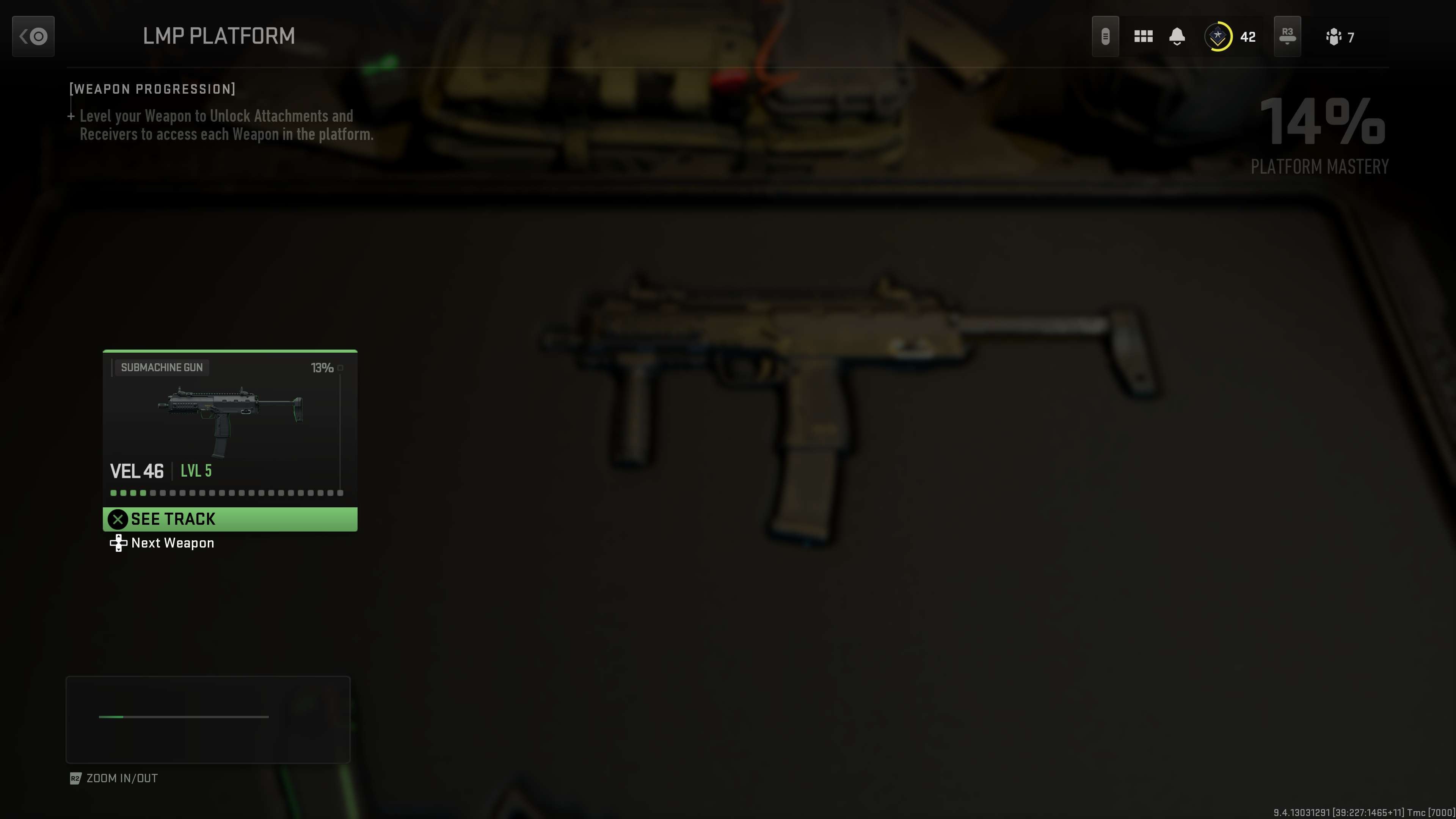Select the R3 ping button icon
This screenshot has width=1456, height=819.
pos(1288,36)
